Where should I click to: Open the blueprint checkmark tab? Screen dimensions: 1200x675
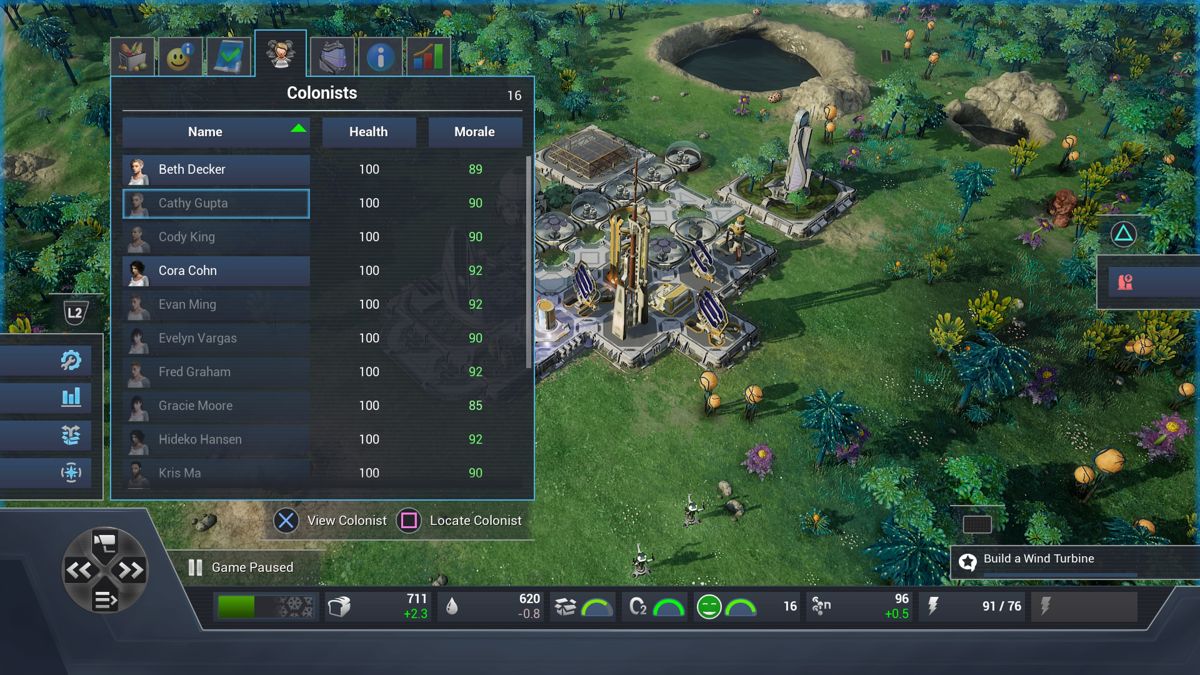coord(229,57)
